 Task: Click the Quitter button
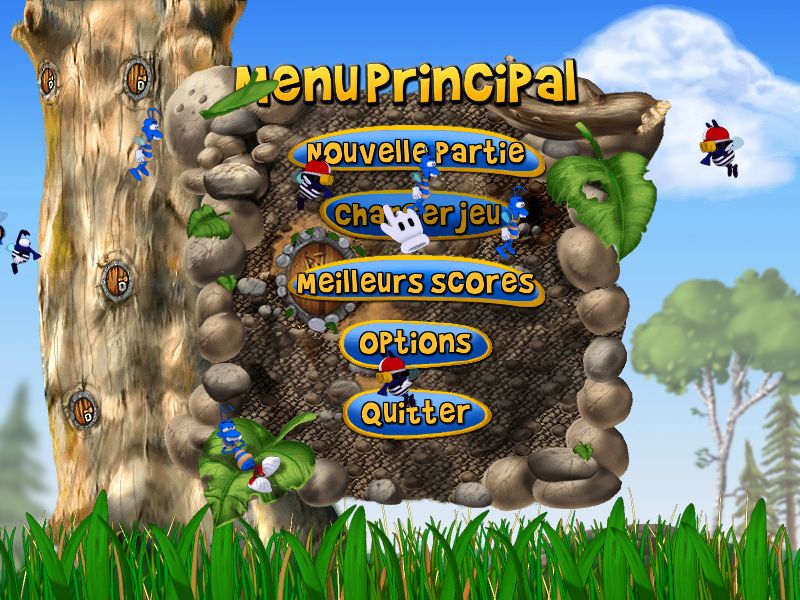[416, 412]
